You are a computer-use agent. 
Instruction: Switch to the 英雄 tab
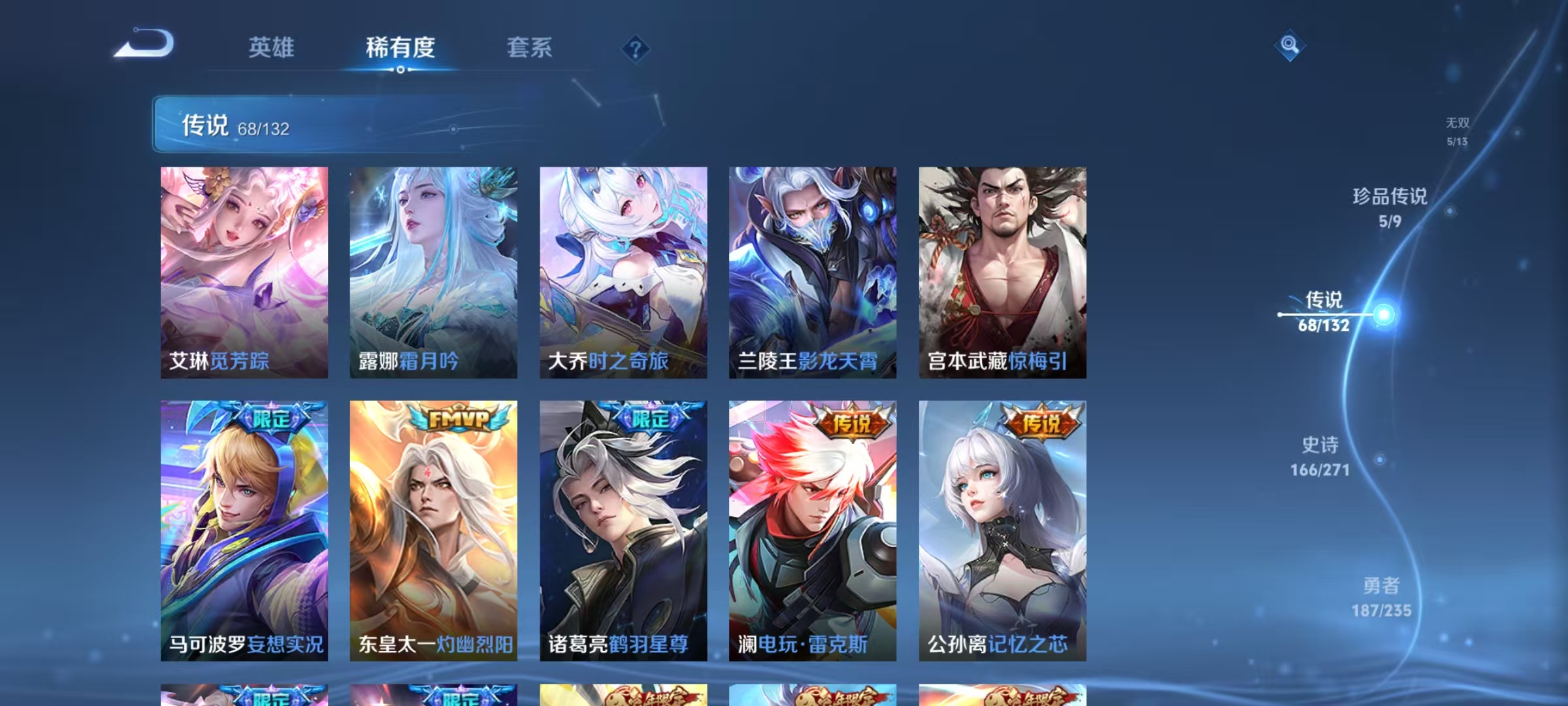pyautogui.click(x=271, y=48)
